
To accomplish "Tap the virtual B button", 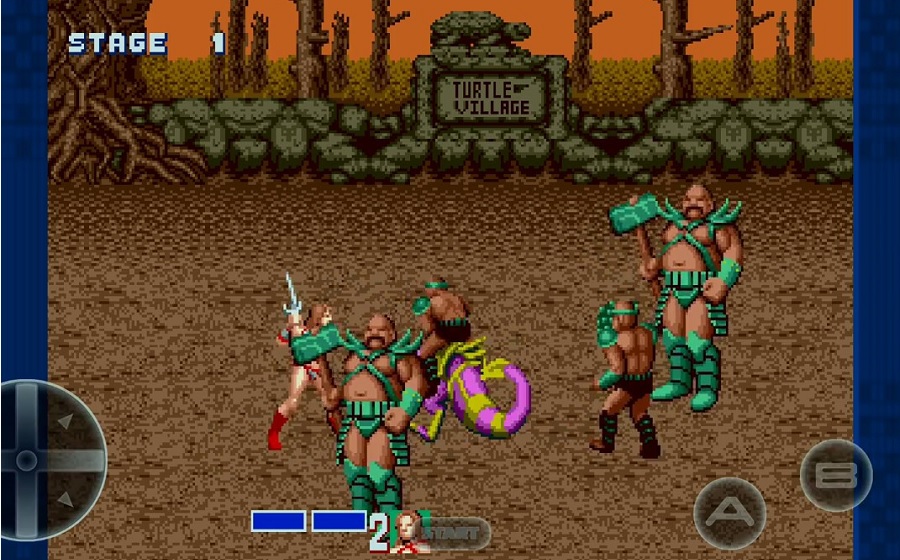I will (836, 475).
